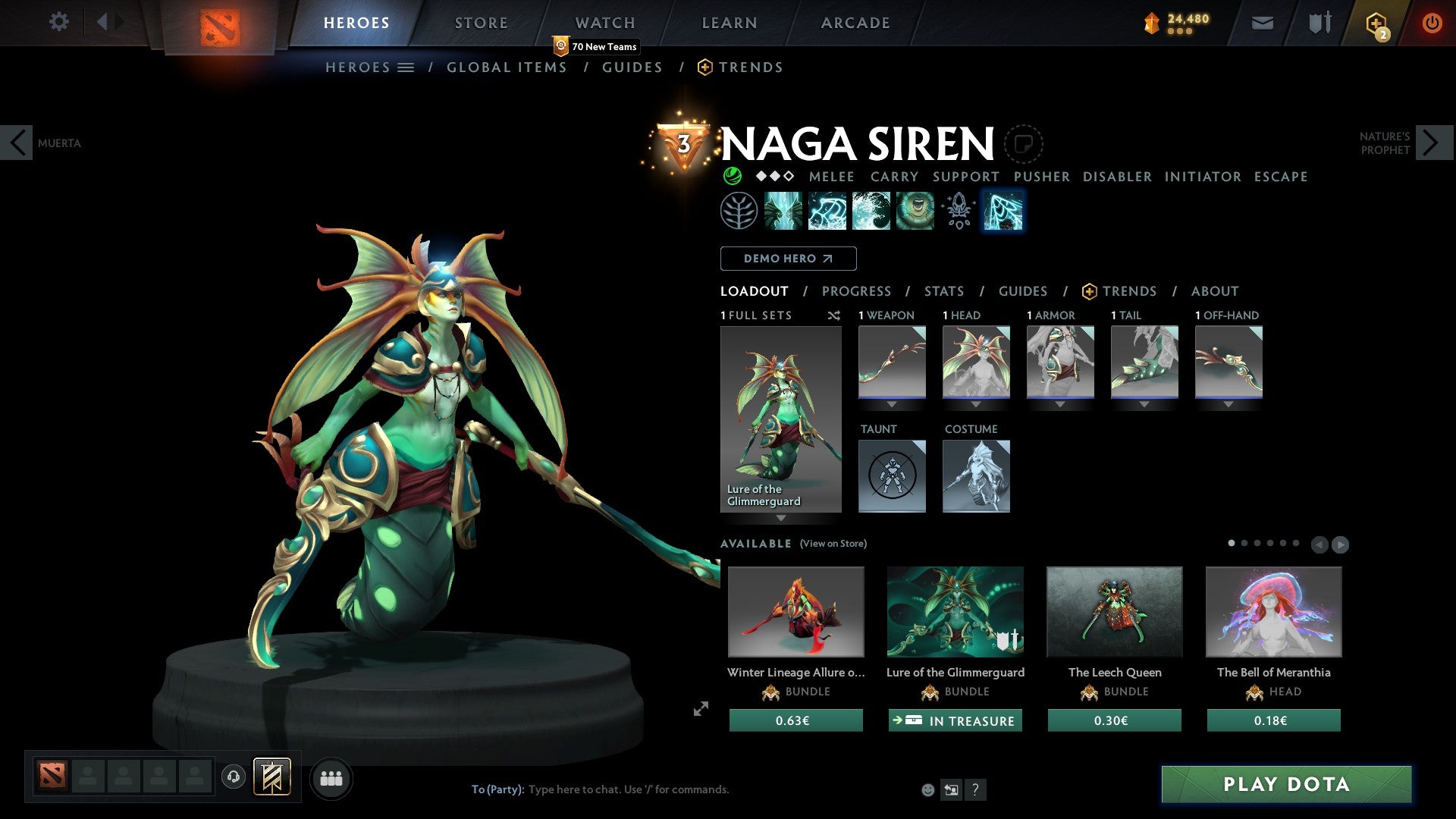1456x819 pixels.
Task: Go to next hero Nature's Prophet
Action: tap(1432, 143)
